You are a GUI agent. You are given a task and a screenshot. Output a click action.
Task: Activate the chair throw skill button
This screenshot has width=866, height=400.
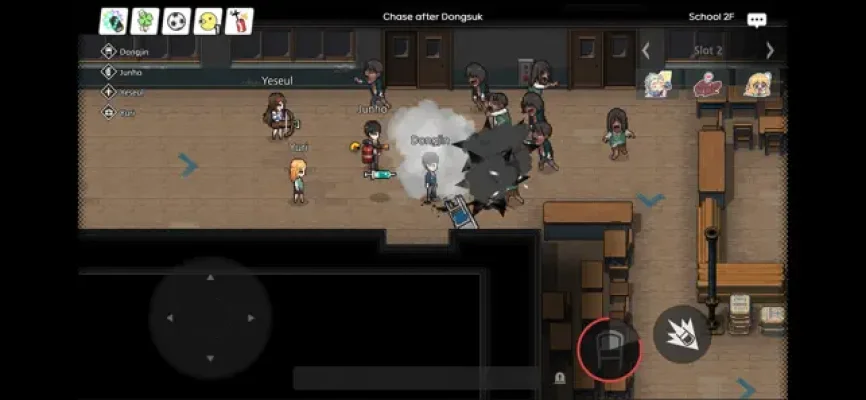pos(608,349)
